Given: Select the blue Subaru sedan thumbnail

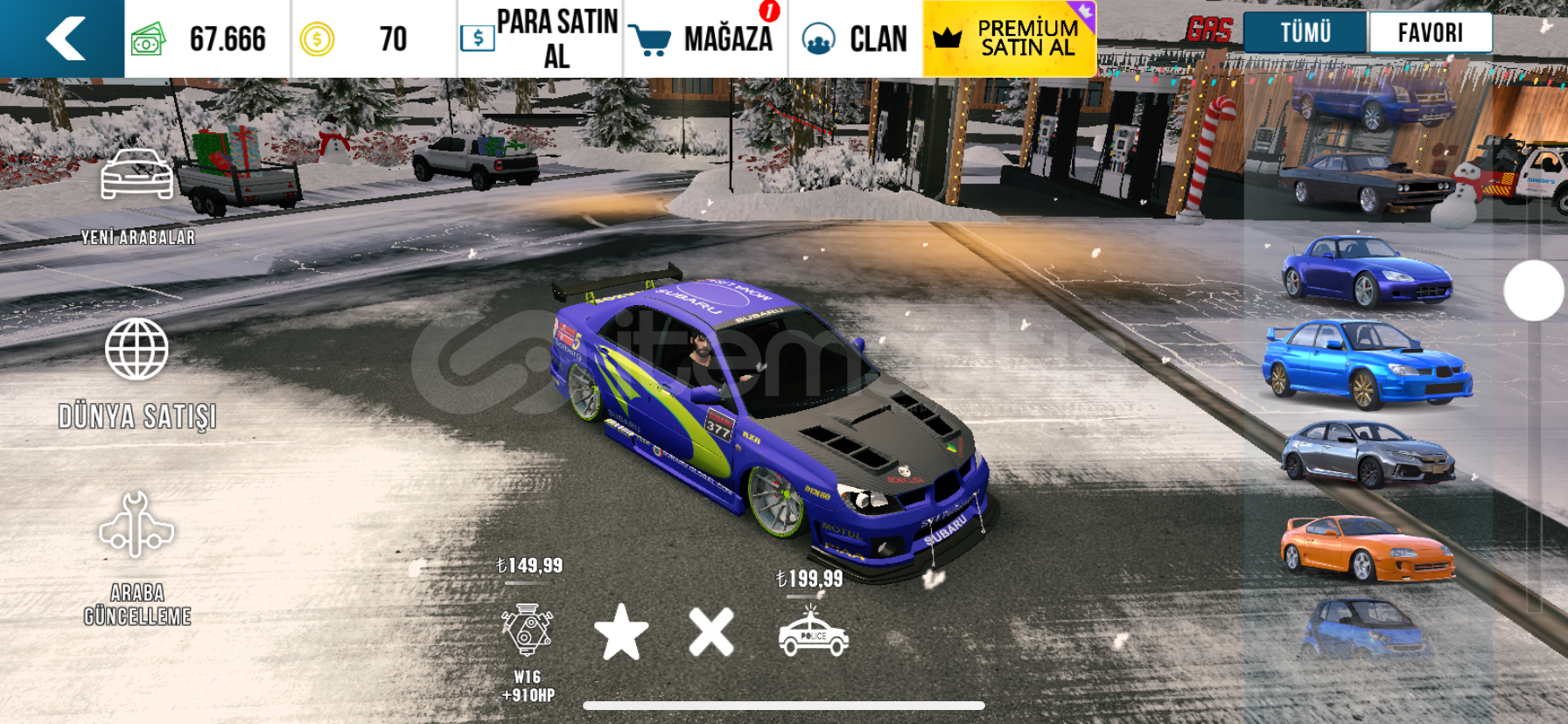Looking at the screenshot, I should (1367, 364).
